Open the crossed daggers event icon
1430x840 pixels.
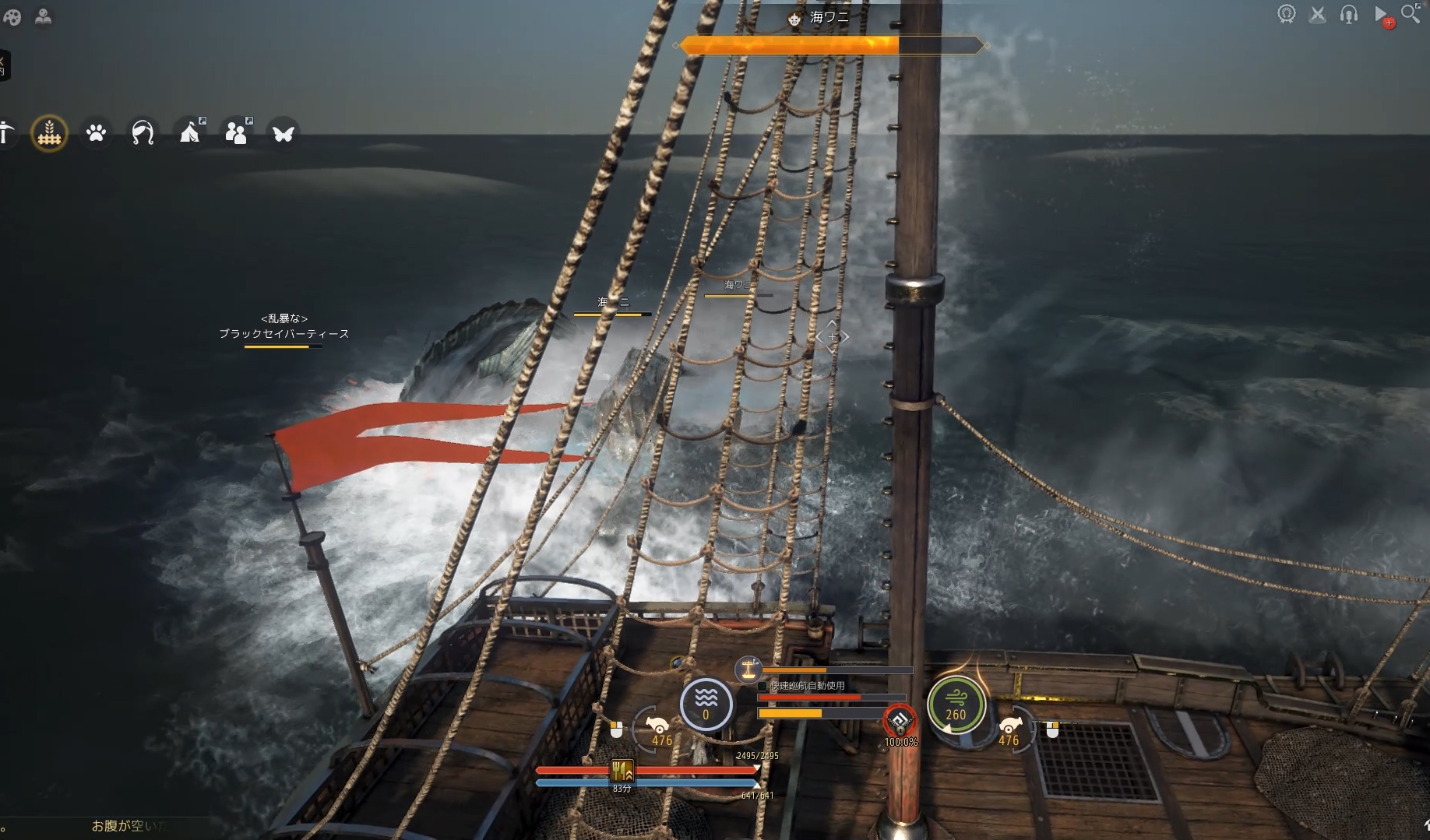pyautogui.click(x=1318, y=13)
